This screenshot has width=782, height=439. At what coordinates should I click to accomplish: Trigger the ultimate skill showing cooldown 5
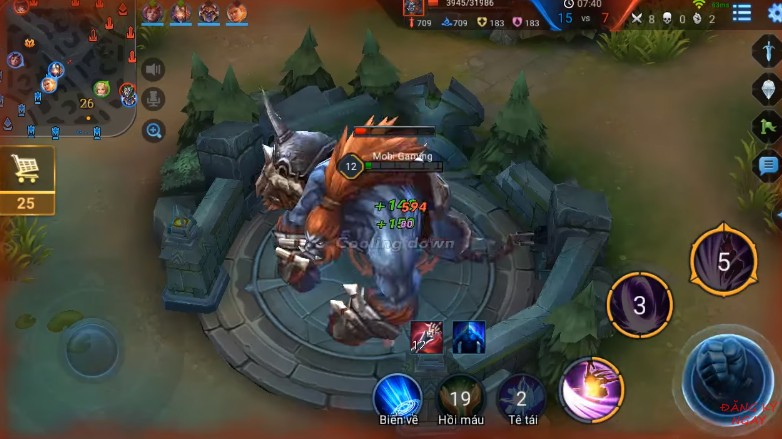[x=723, y=261]
